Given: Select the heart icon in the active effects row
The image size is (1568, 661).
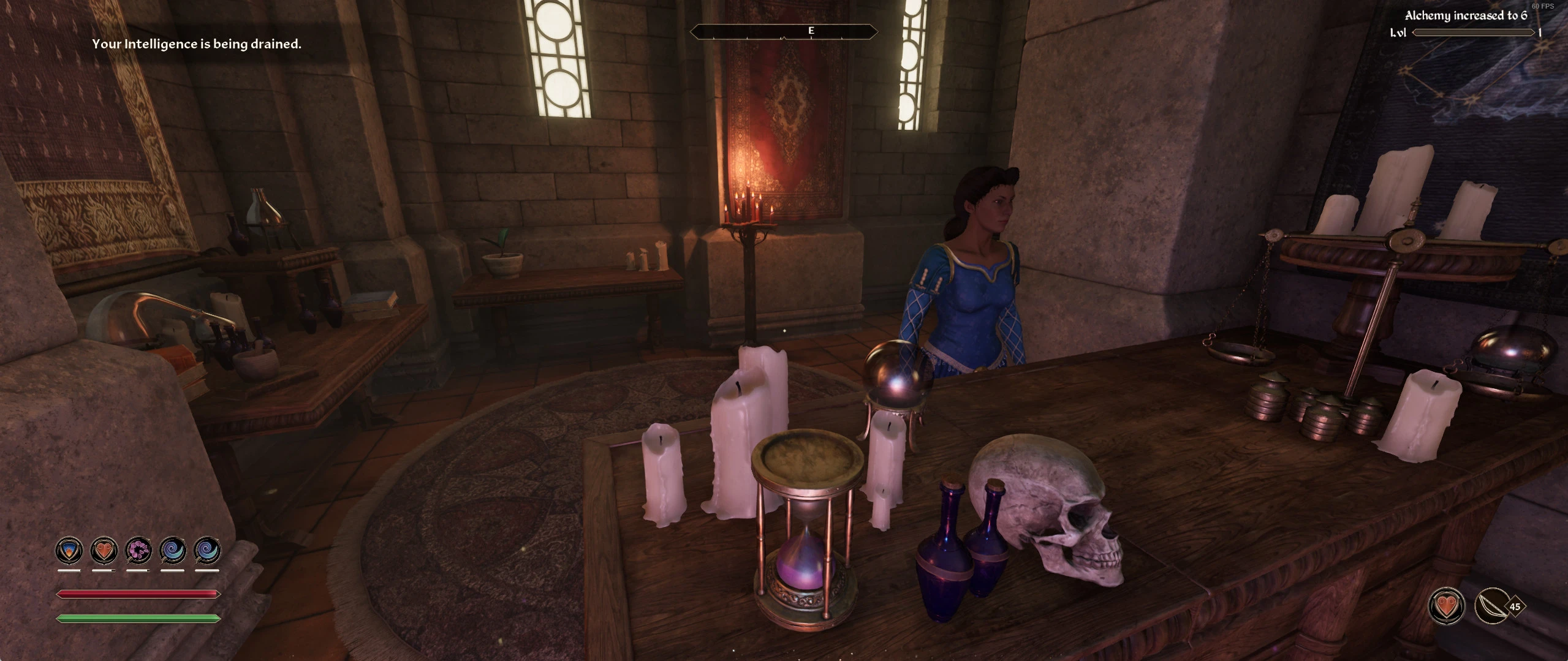Looking at the screenshot, I should (x=104, y=551).
